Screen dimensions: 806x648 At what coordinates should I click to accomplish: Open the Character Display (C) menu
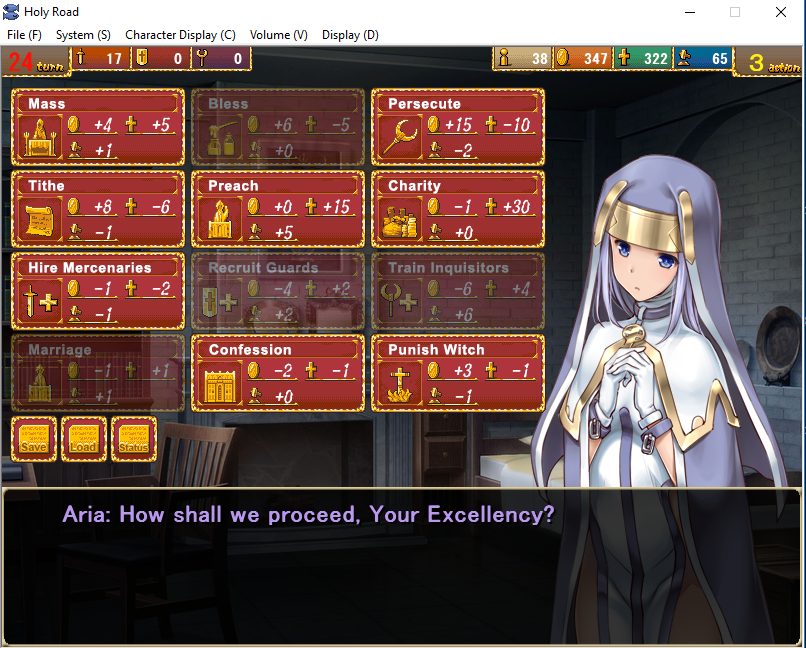click(180, 35)
